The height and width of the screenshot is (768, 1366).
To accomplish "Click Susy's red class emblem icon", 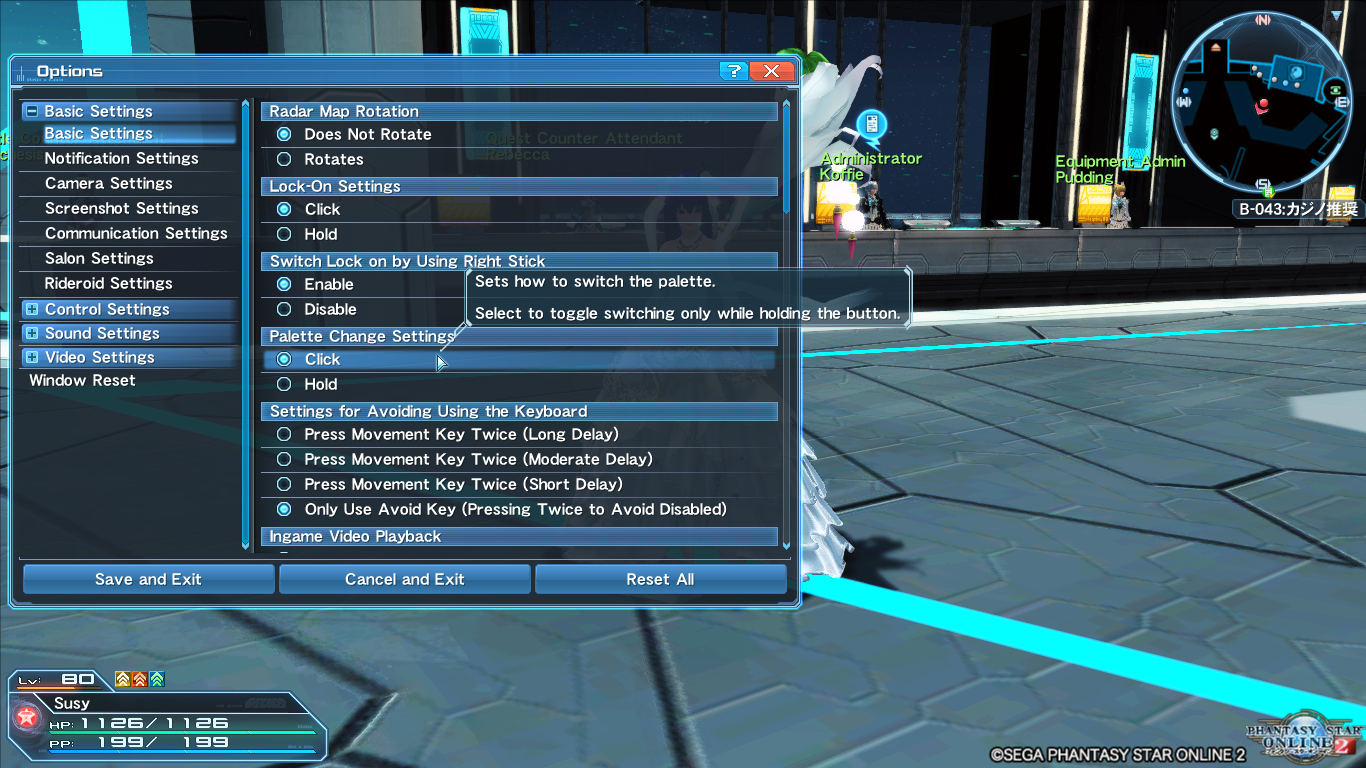I will click(x=27, y=716).
